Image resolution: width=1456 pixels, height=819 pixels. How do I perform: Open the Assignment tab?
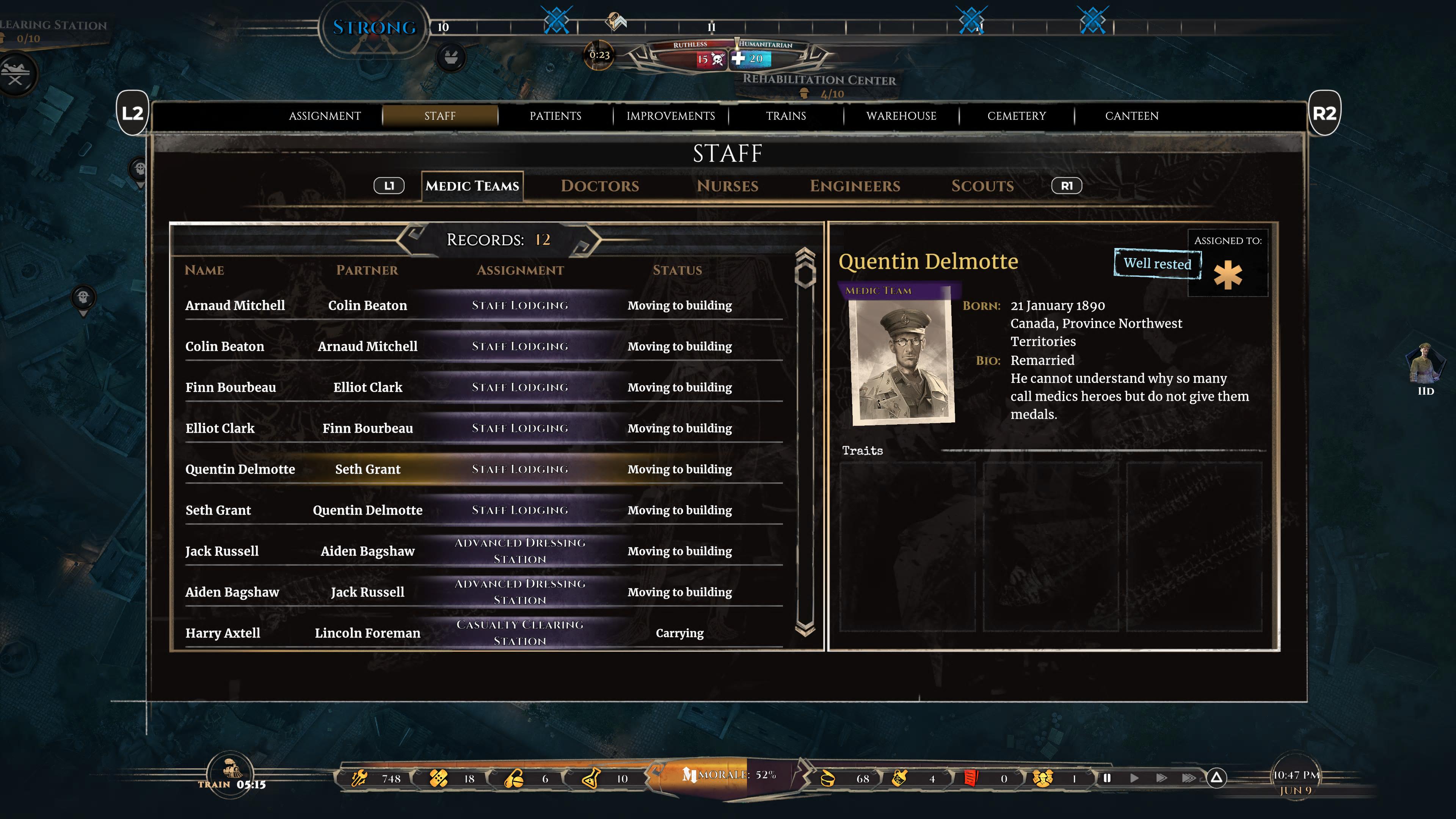(325, 116)
